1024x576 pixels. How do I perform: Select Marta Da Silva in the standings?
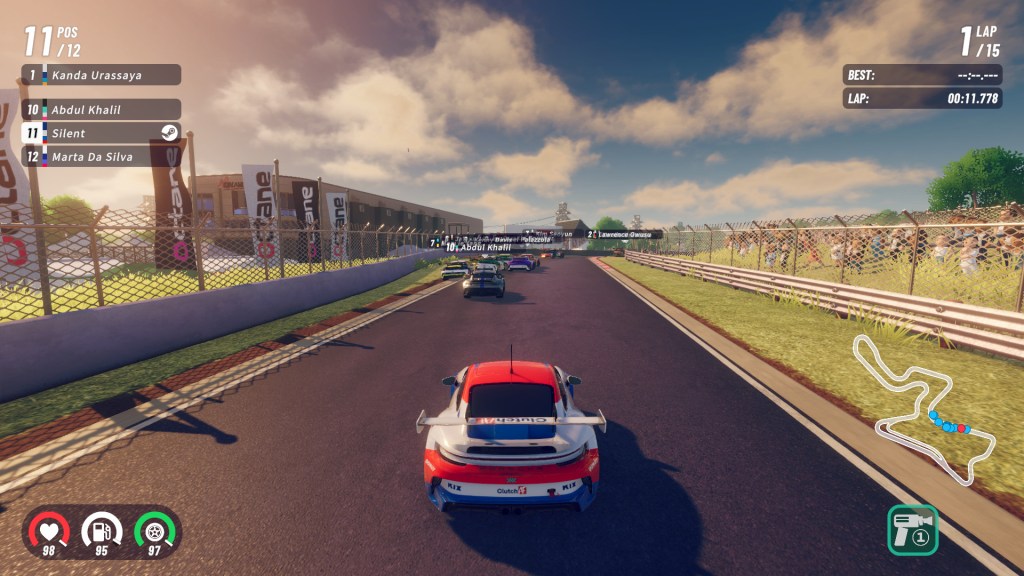tap(100, 156)
